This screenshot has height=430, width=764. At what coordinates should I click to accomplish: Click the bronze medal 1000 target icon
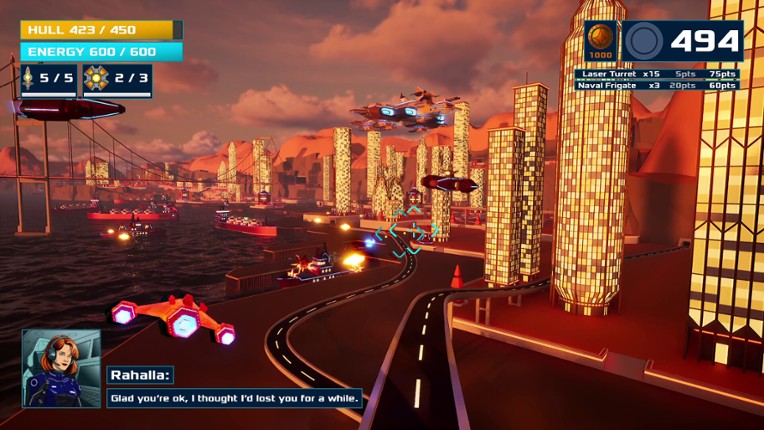601,41
